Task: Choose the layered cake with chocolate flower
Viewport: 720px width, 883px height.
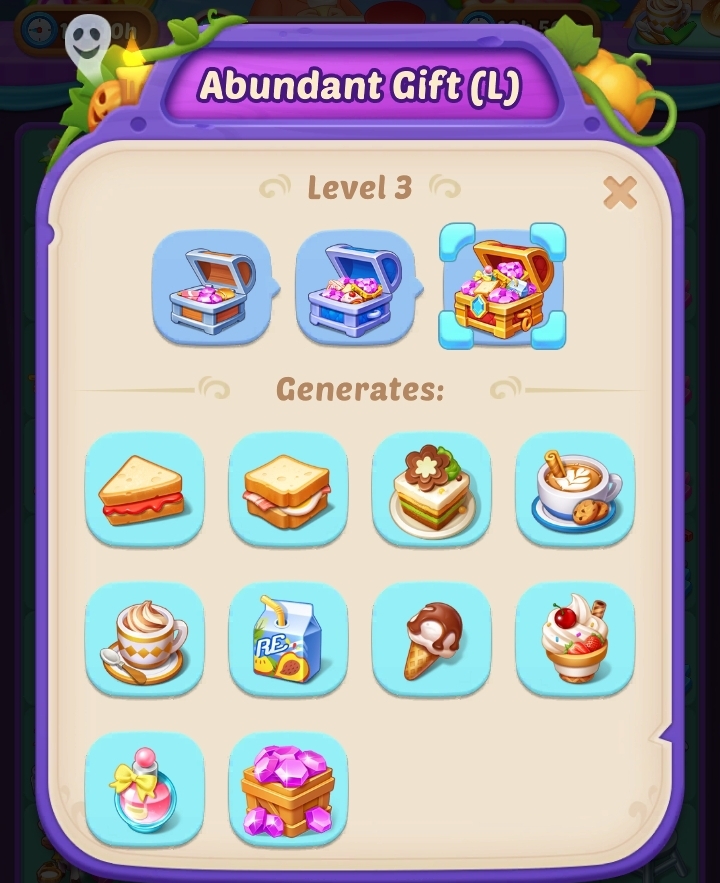Action: (431, 490)
